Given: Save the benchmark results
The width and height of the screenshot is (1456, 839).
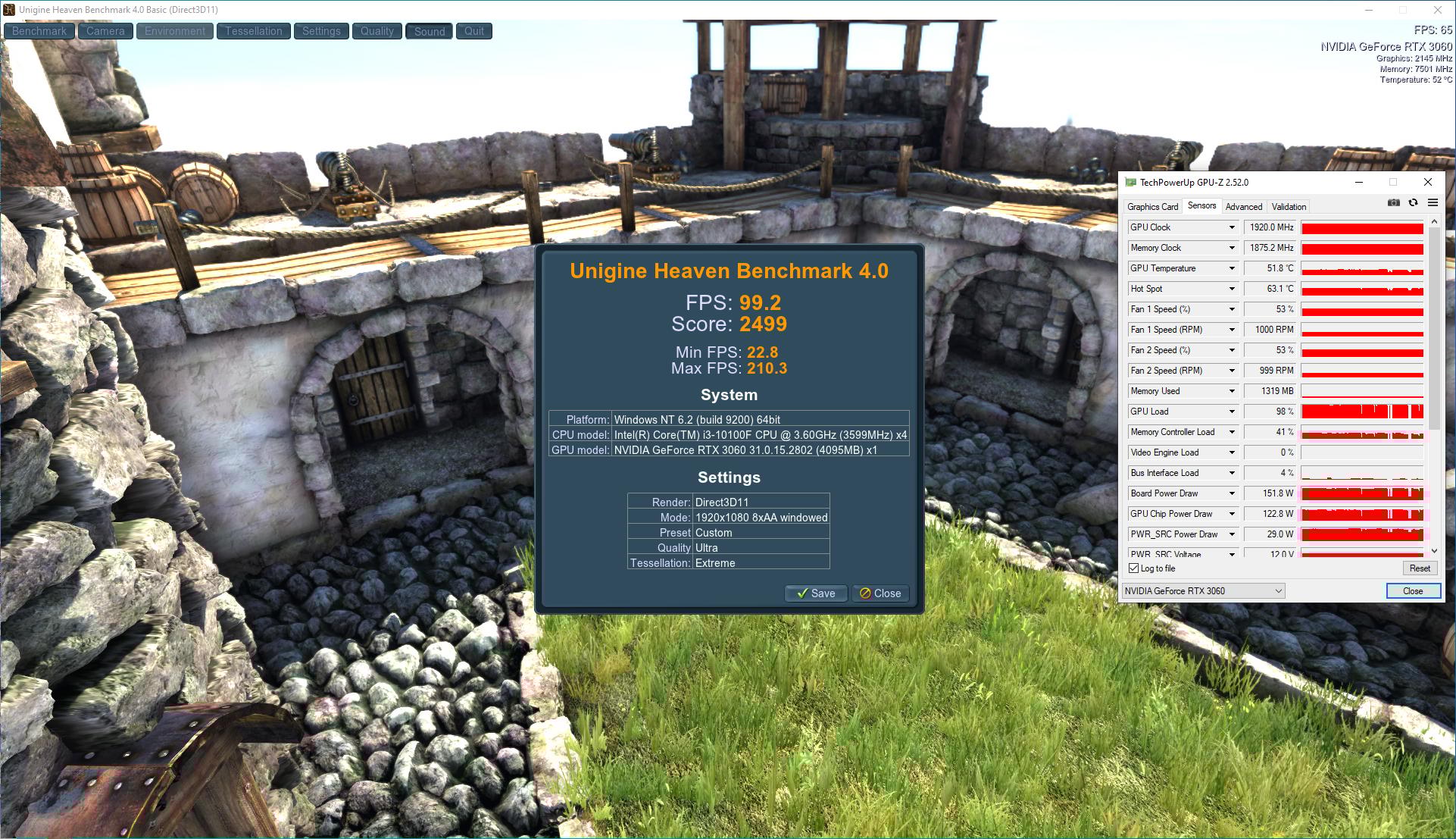Looking at the screenshot, I should coord(816,593).
